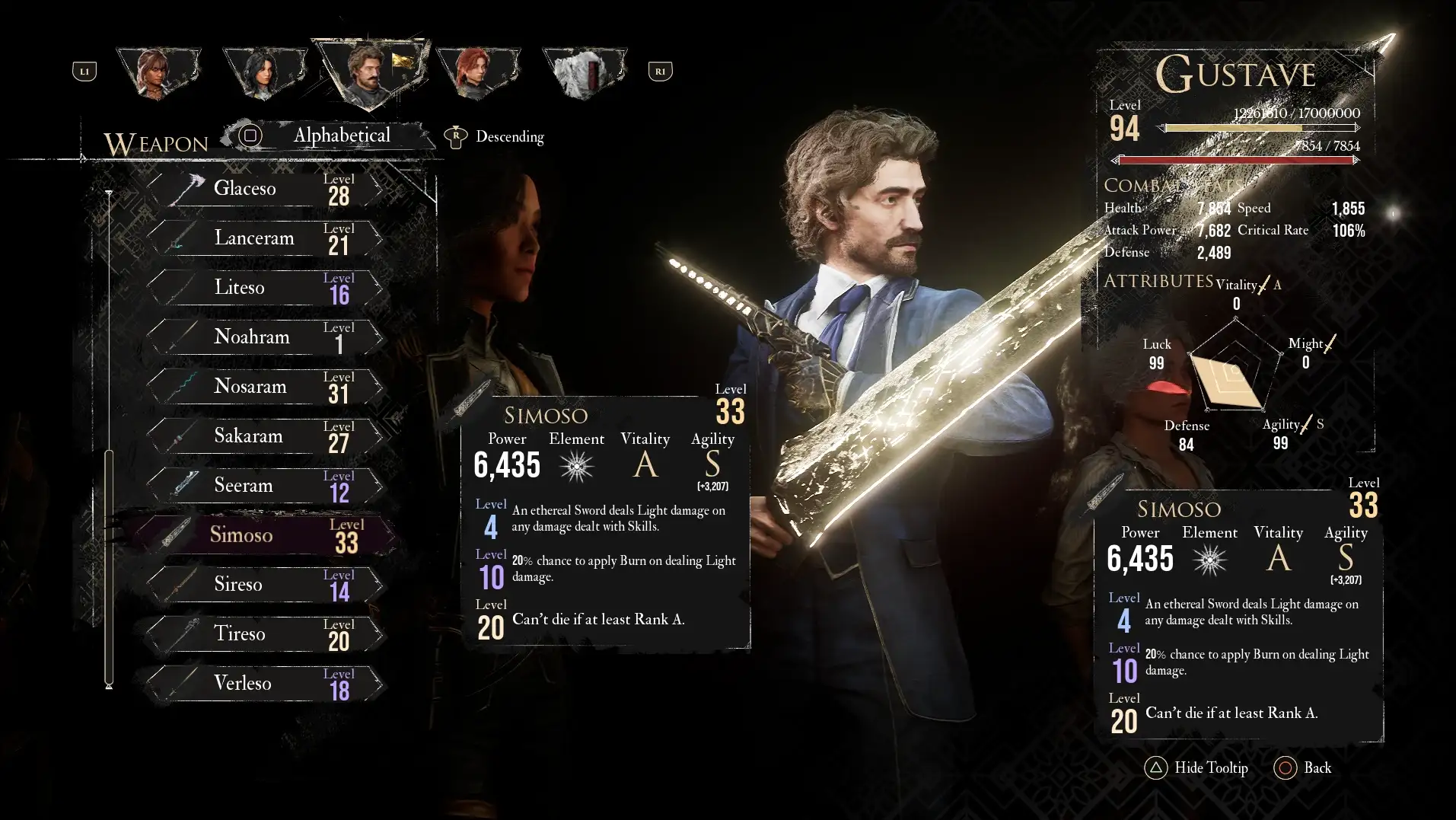The width and height of the screenshot is (1456, 820).
Task: Hide the weapon tooltip
Action: pos(1196,767)
